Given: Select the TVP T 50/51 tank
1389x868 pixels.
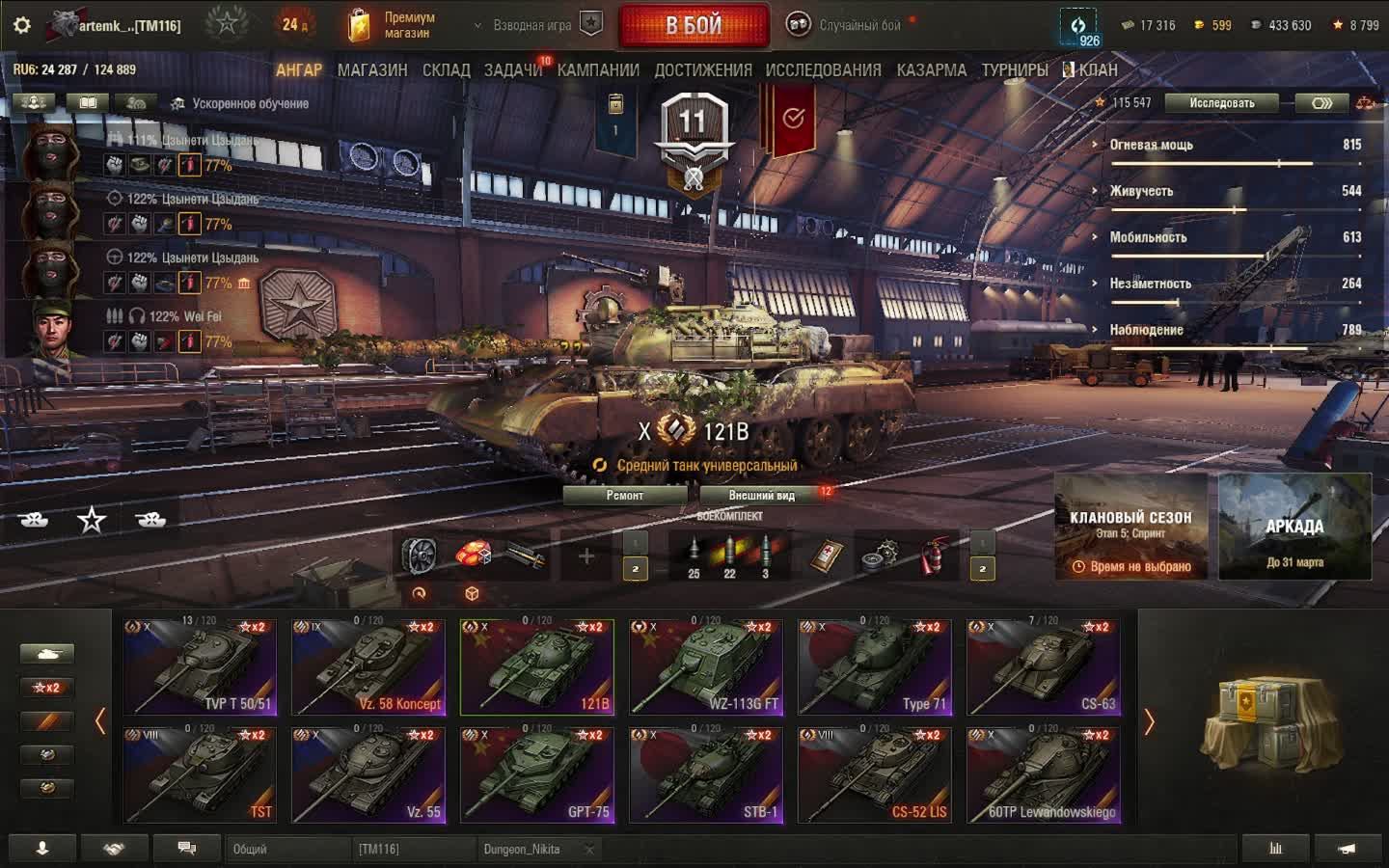Looking at the screenshot, I should [x=200, y=667].
